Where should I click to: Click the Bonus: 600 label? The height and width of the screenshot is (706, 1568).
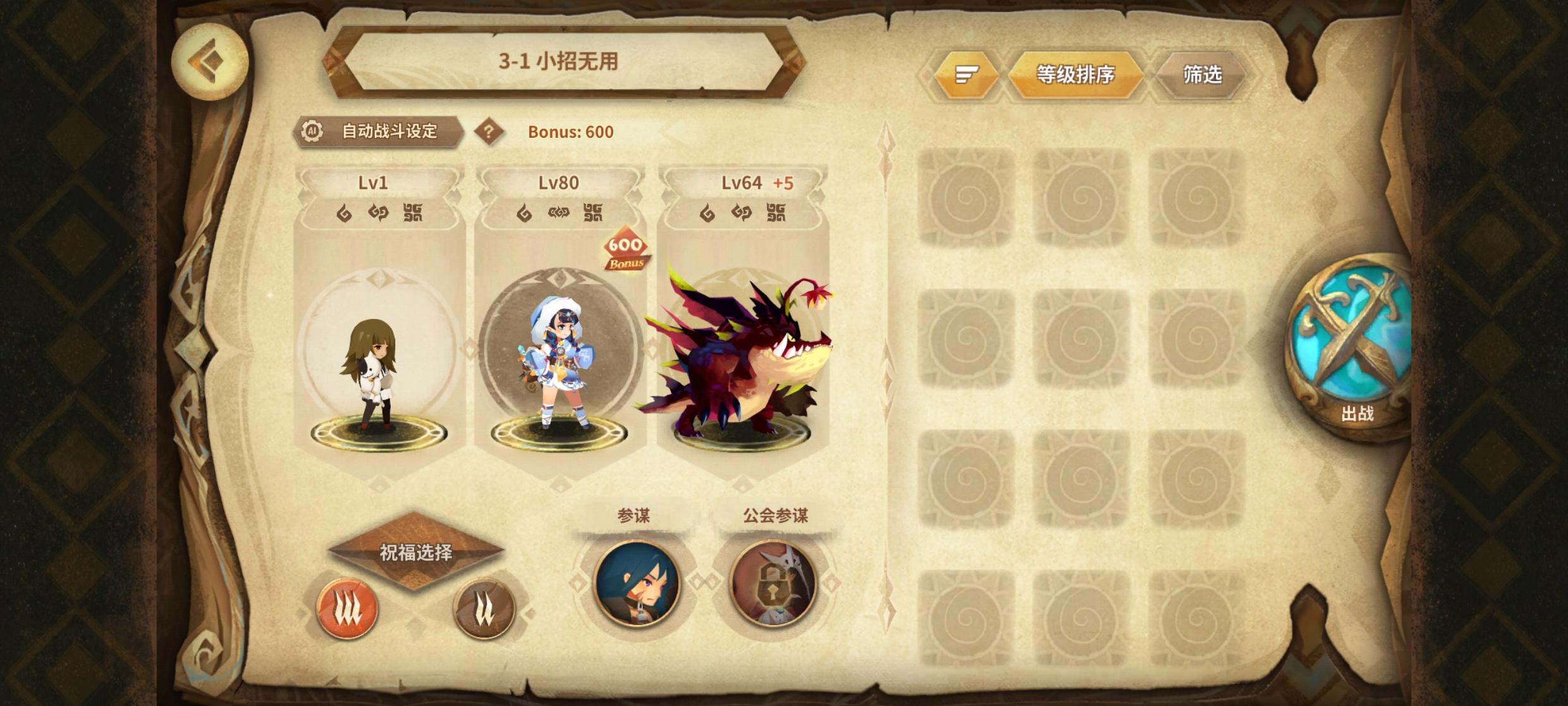[x=568, y=132]
